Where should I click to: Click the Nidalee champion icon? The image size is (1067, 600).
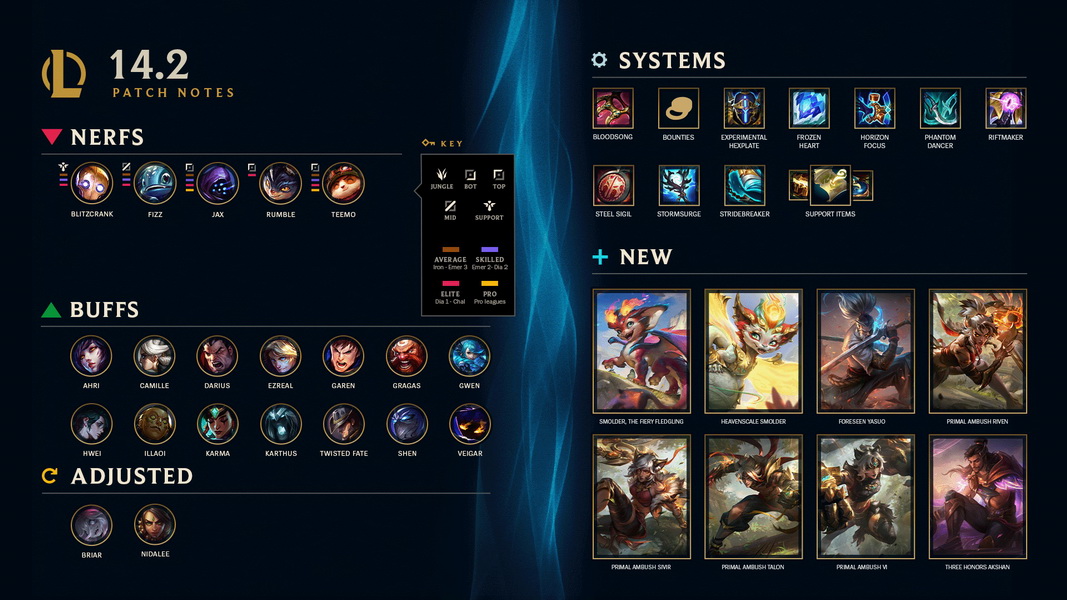point(154,525)
